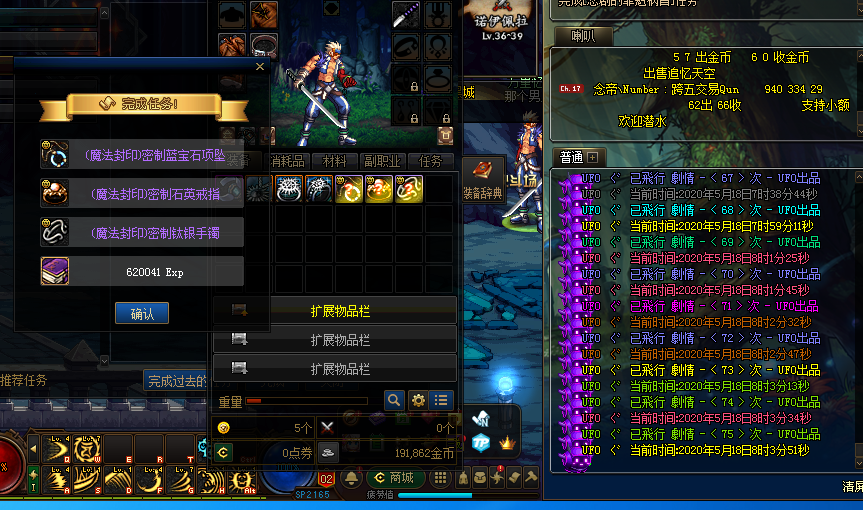863x510 pixels.
Task: Add a chat tab with plus button
Action: (x=592, y=157)
